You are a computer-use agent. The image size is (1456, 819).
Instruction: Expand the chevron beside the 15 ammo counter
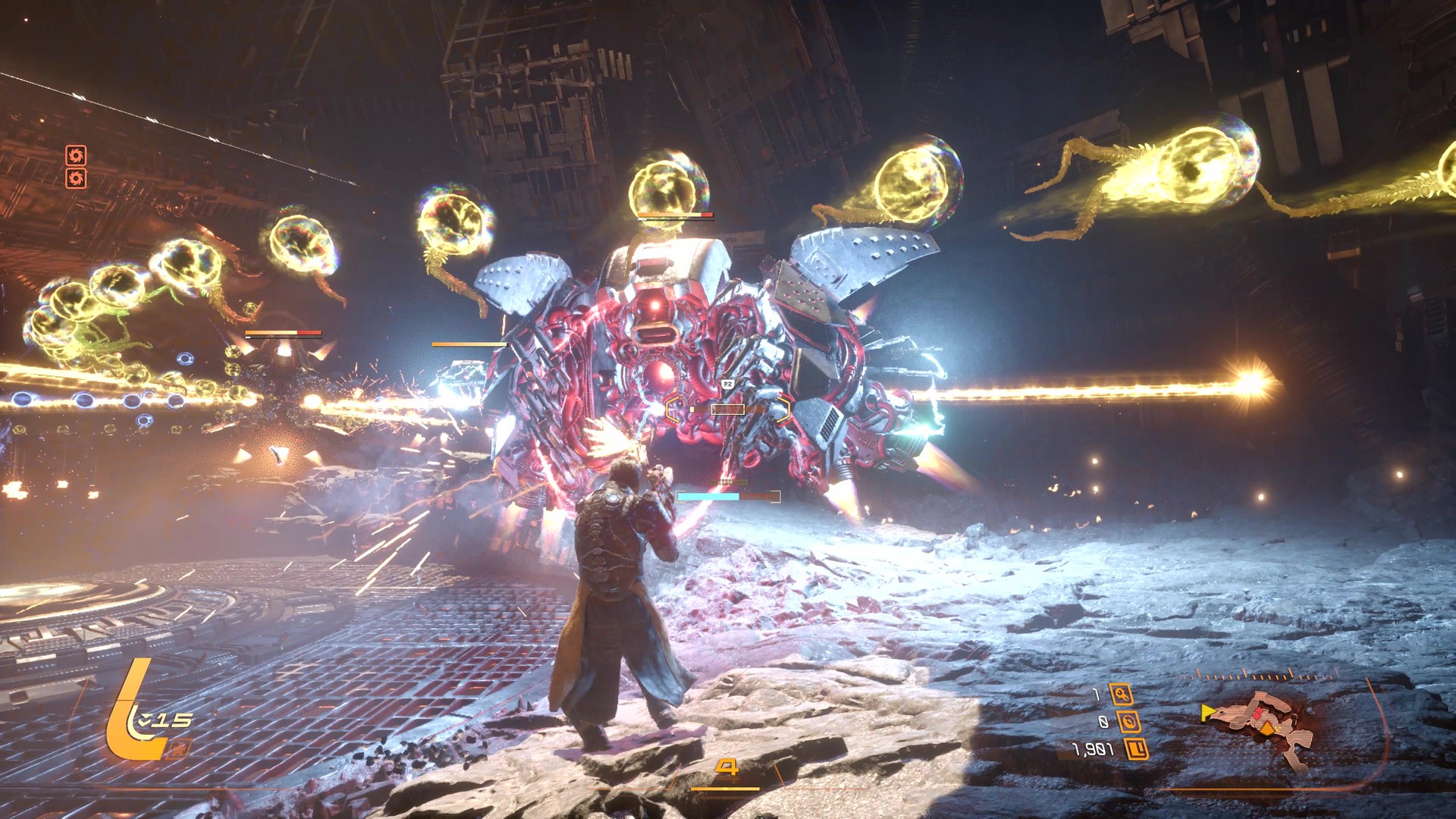(146, 720)
